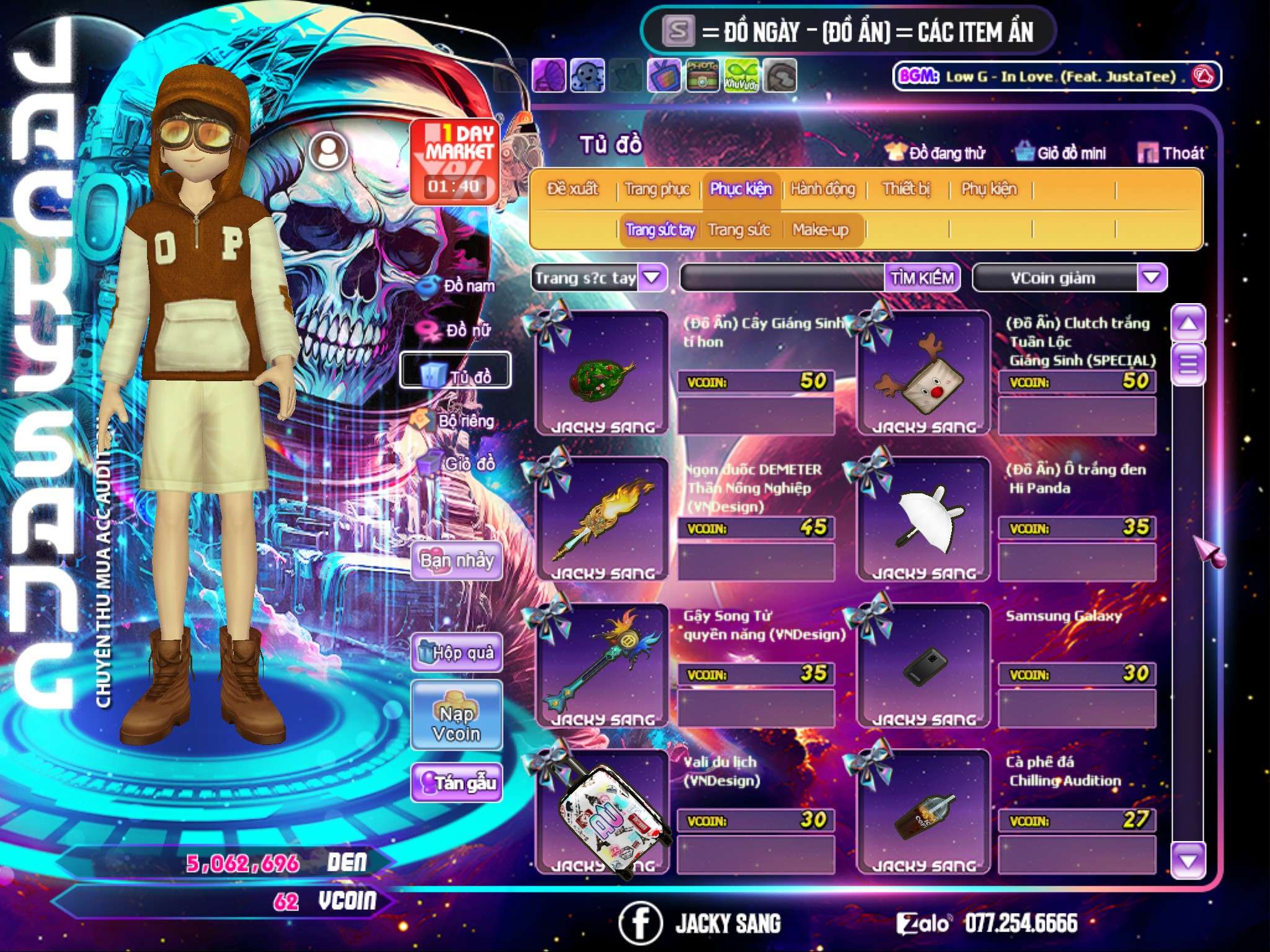Click the TÌM KIẾM search button

coord(921,278)
